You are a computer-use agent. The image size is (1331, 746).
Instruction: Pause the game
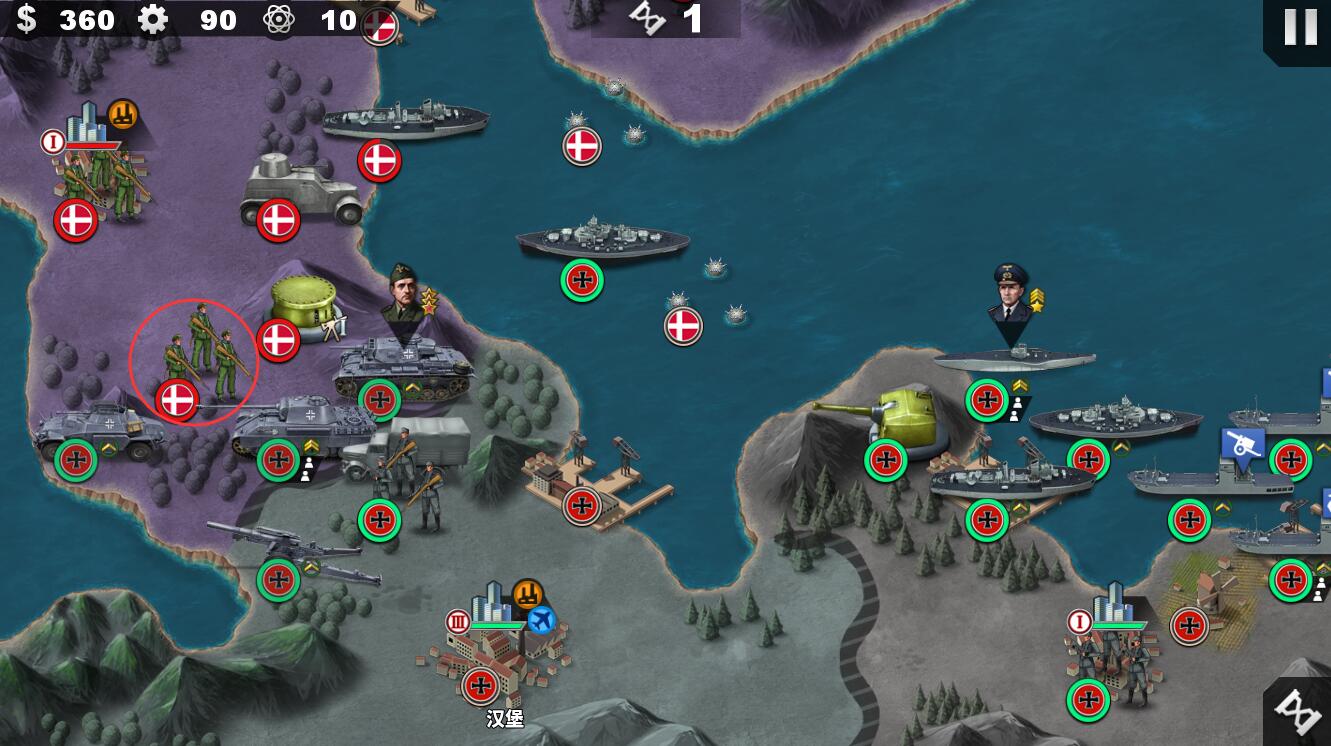(x=1299, y=27)
